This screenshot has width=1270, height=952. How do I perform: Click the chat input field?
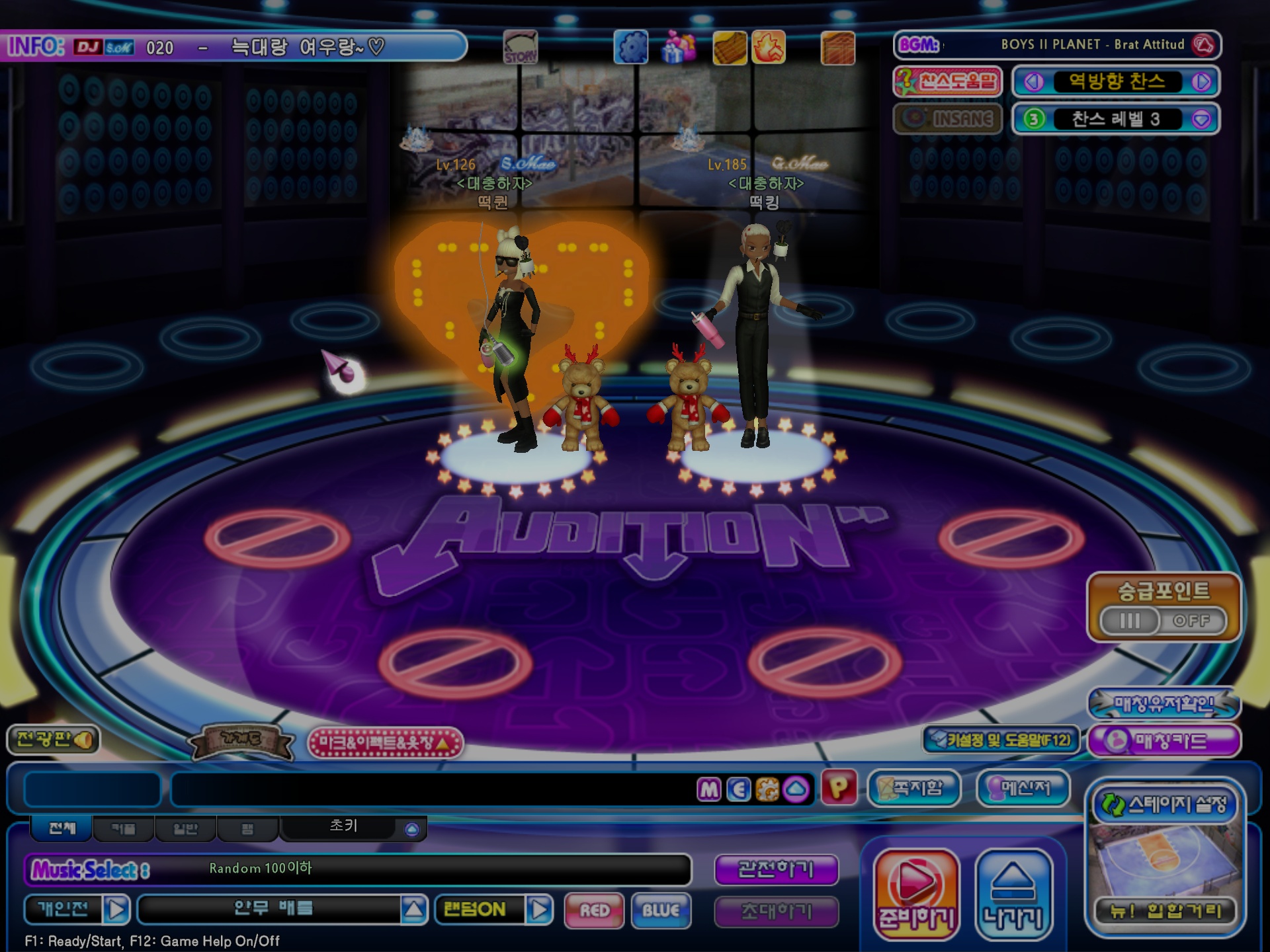tap(430, 789)
